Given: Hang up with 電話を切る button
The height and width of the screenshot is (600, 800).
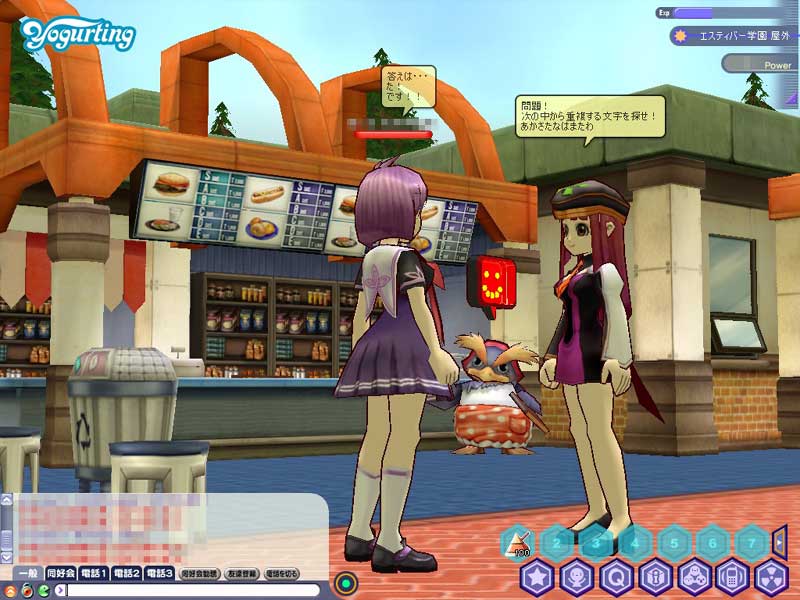Looking at the screenshot, I should 283,574.
